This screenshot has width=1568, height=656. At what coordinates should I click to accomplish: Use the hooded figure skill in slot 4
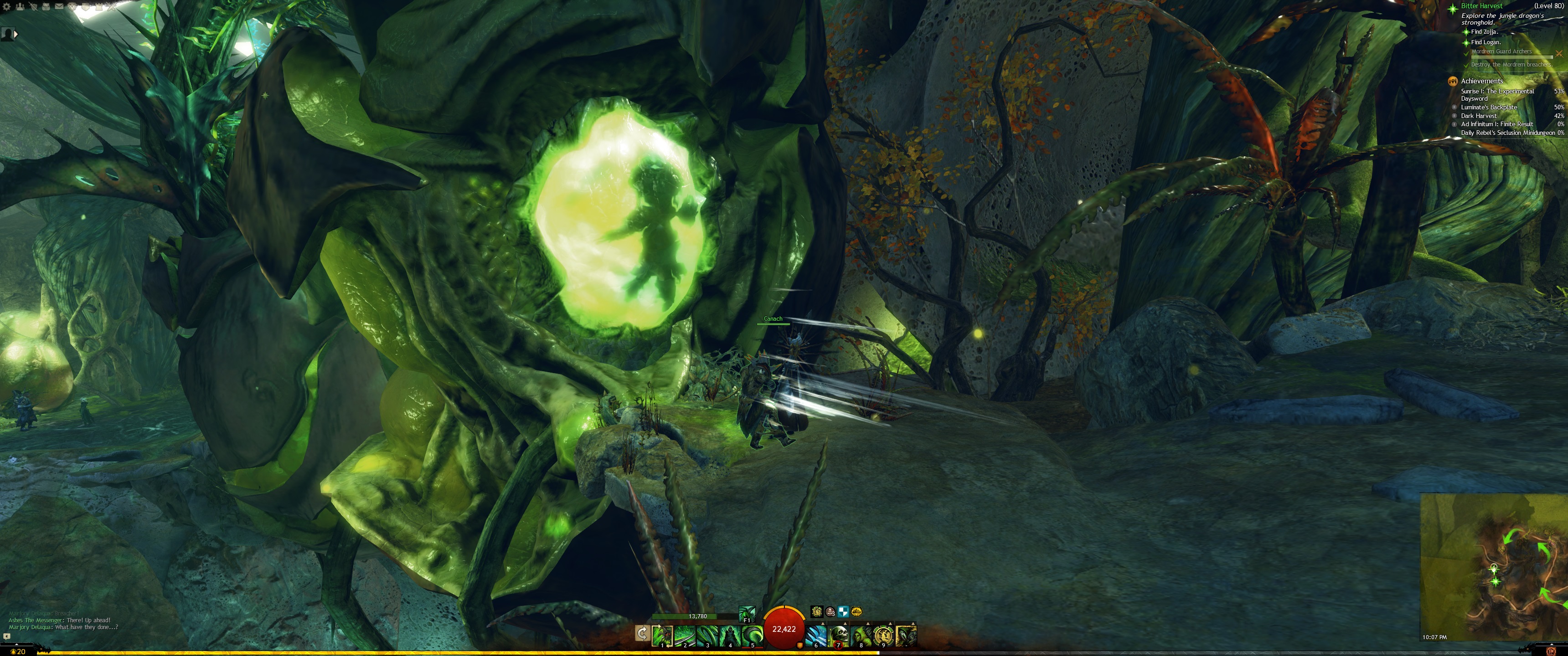[730, 635]
